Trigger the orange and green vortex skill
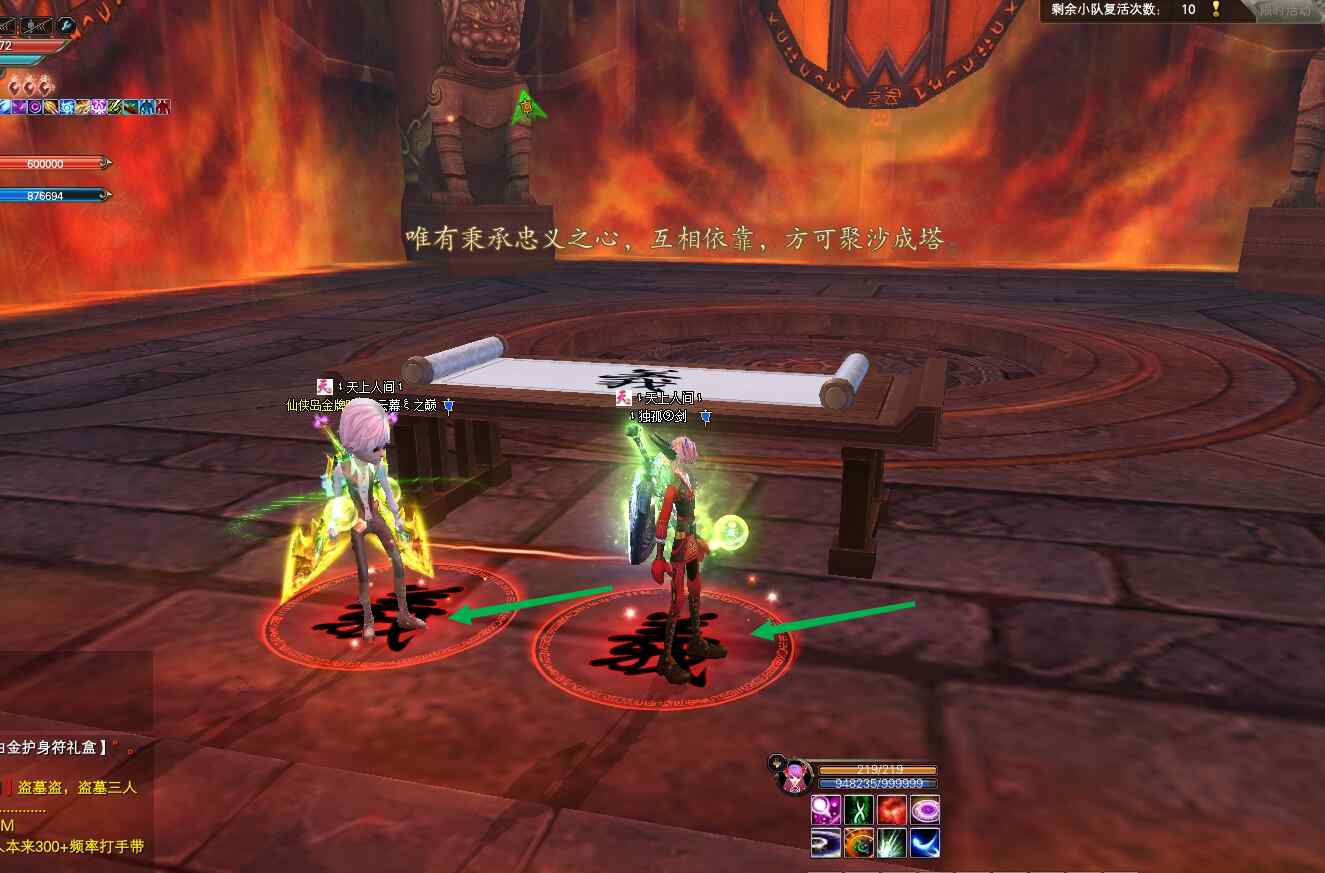The image size is (1325, 873). [x=859, y=843]
